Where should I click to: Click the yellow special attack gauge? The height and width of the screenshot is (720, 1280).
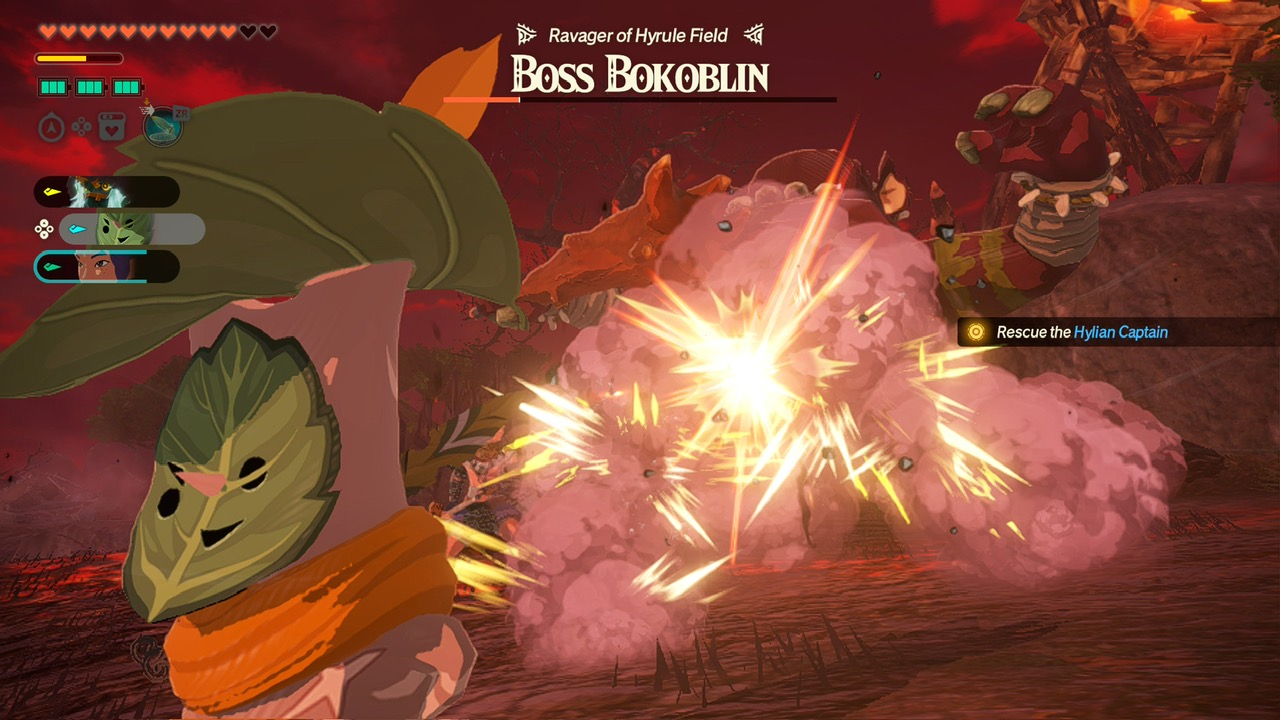pyautogui.click(x=78, y=58)
